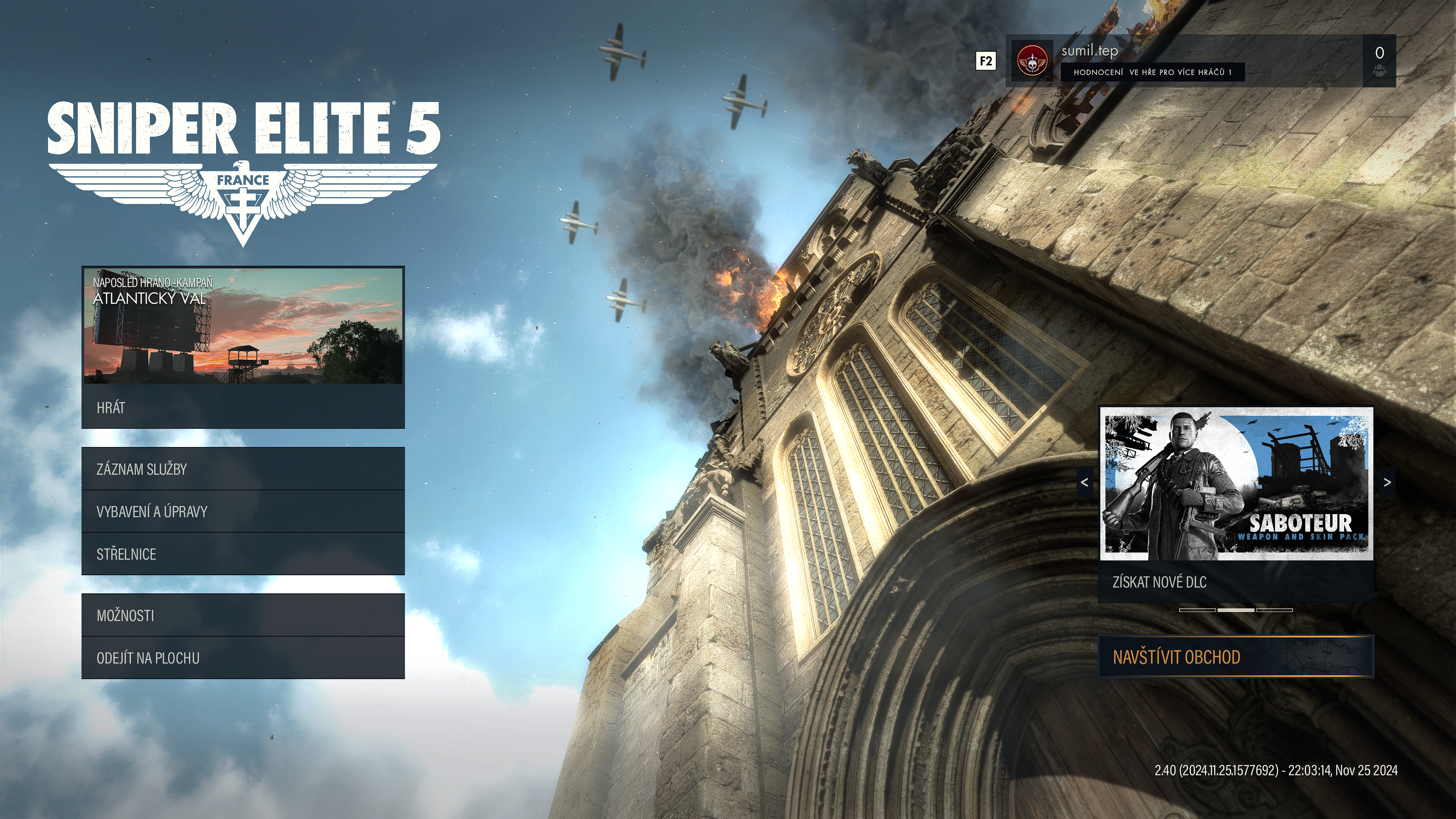
Task: Show the next DLC with right arrow
Action: click(x=1387, y=483)
